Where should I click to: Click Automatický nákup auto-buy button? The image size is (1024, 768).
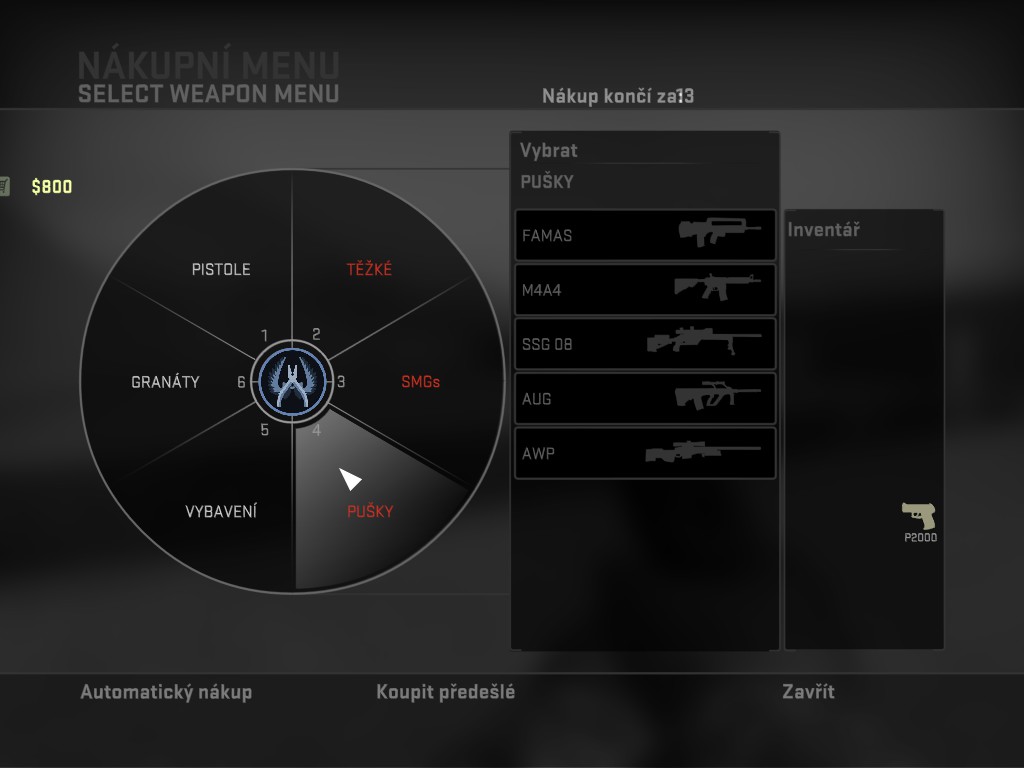pyautogui.click(x=166, y=692)
